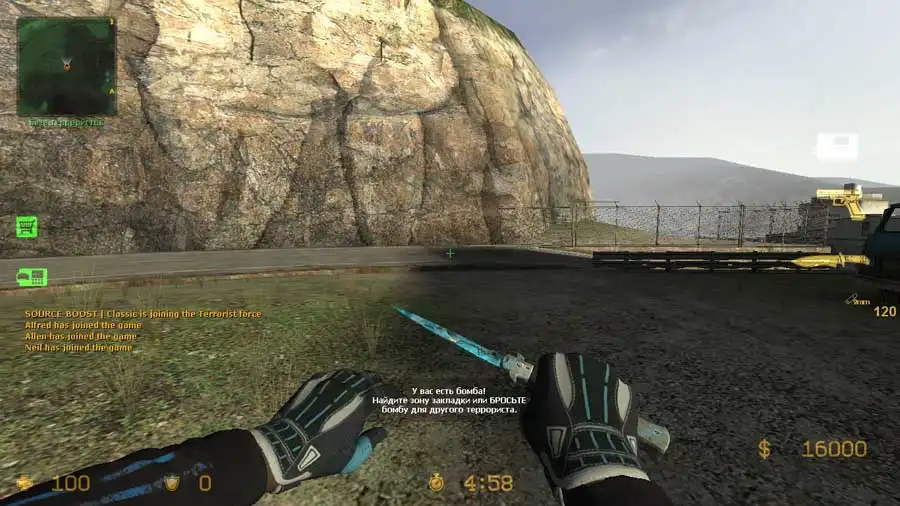Viewport: 900px width, 506px height.
Task: Click the white highlighted weapon slot box
Action: [837, 147]
